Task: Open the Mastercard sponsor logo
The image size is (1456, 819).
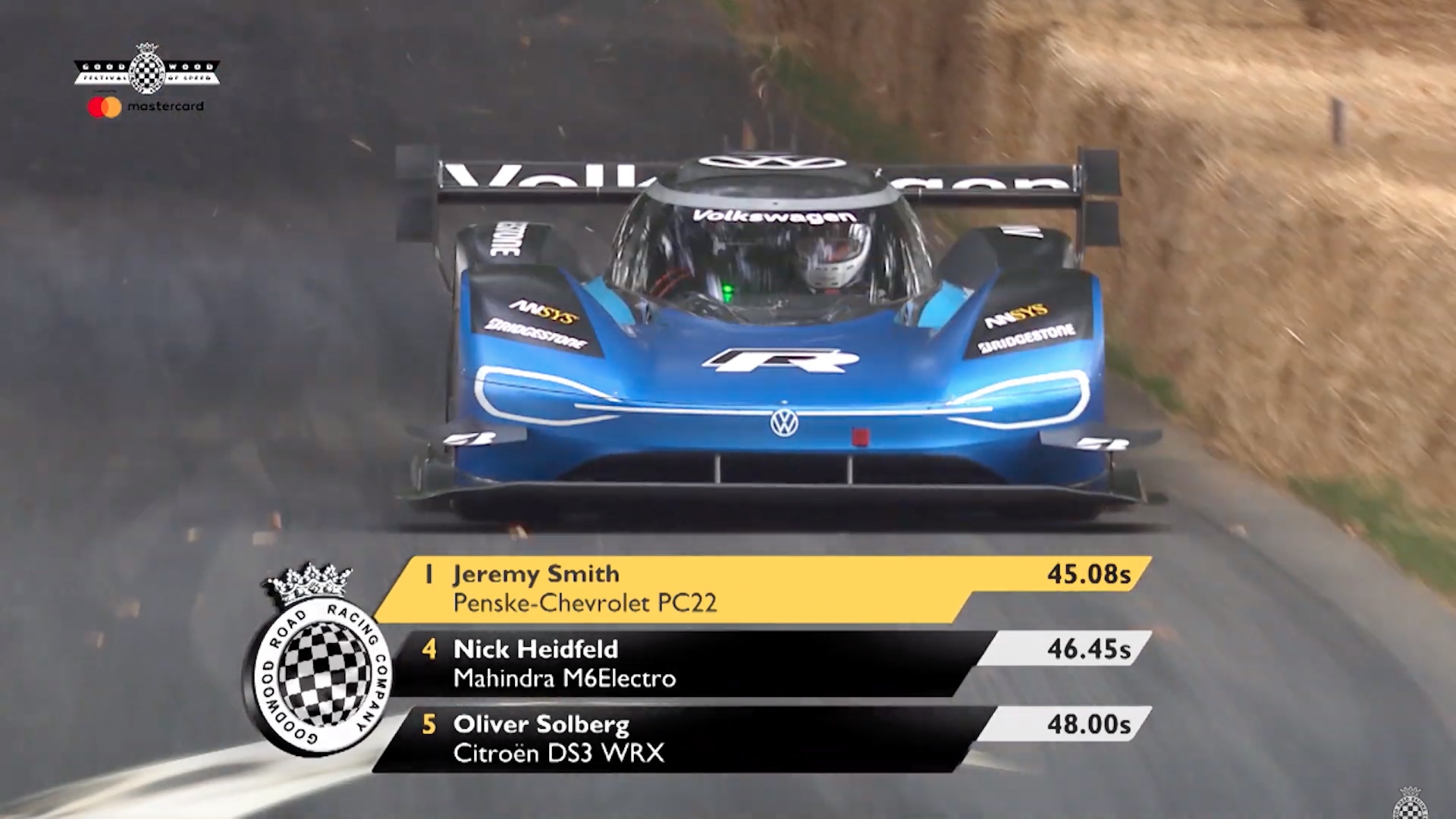Action: [x=146, y=107]
